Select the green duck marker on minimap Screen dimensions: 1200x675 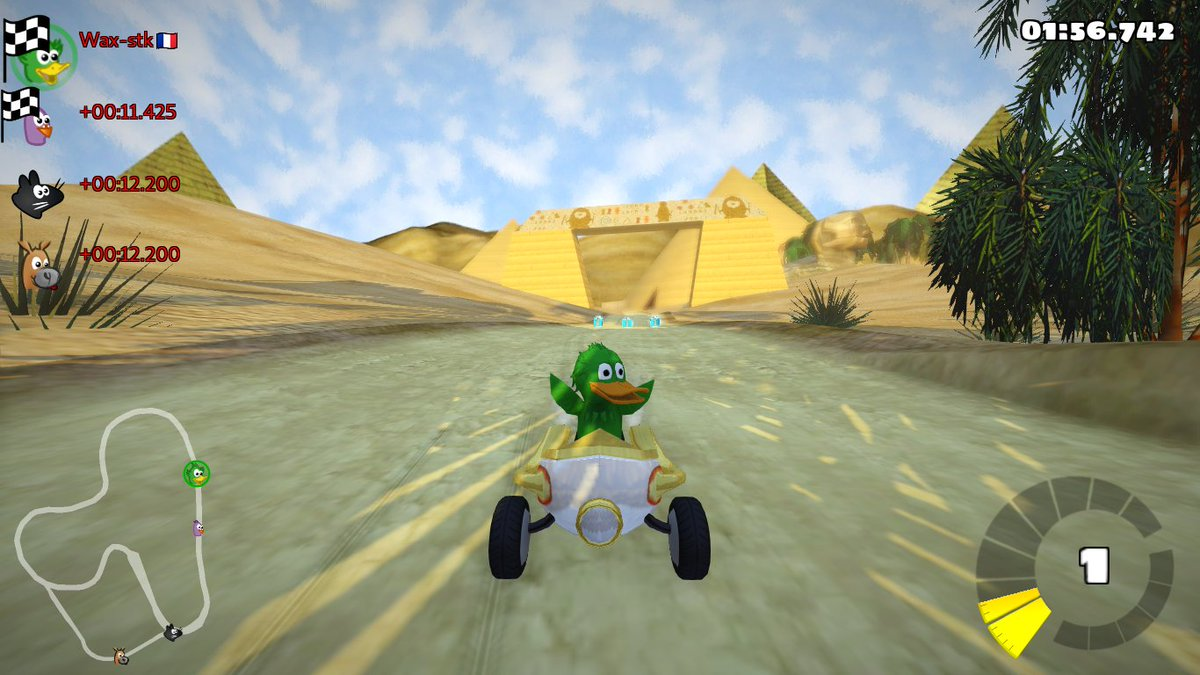pos(196,474)
